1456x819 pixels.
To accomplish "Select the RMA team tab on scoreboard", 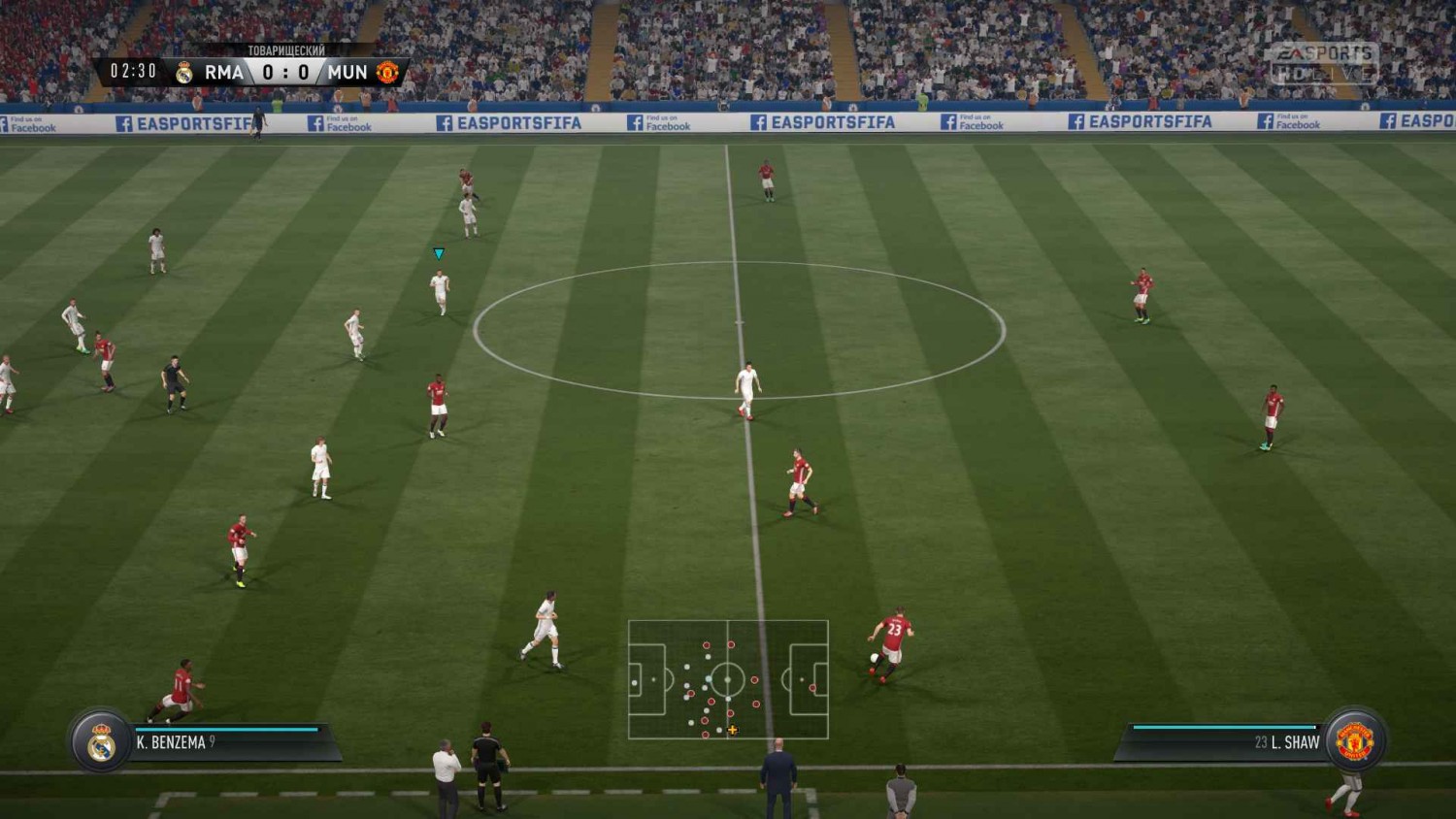I will point(223,72).
